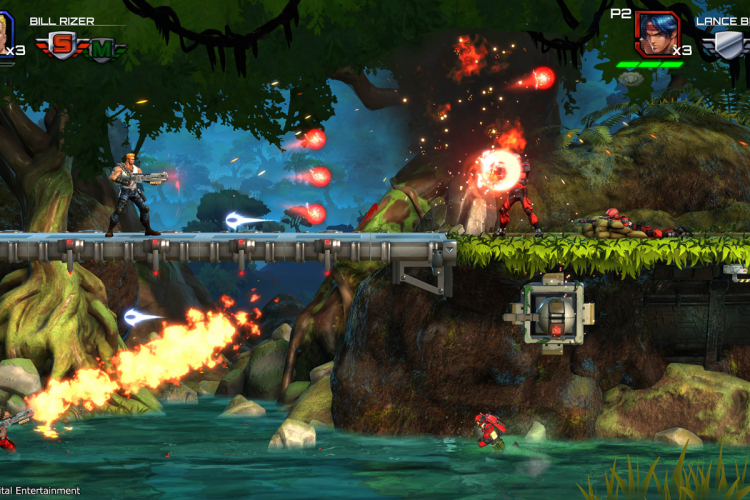Screen dimensions: 750x500
Task: Click the P2 blue-haired character portrait
Action: [x=657, y=33]
